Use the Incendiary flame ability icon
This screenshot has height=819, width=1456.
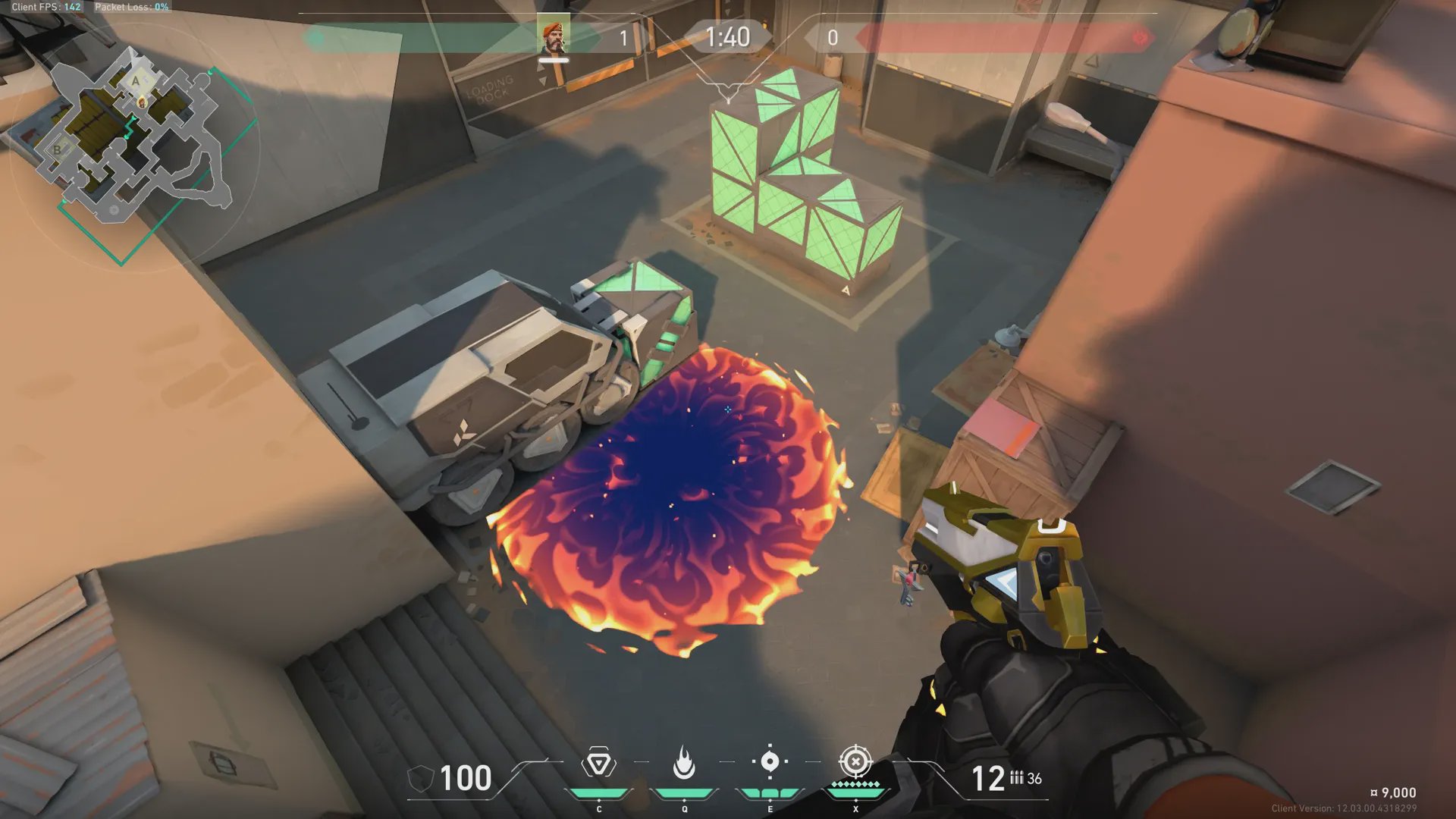684,763
